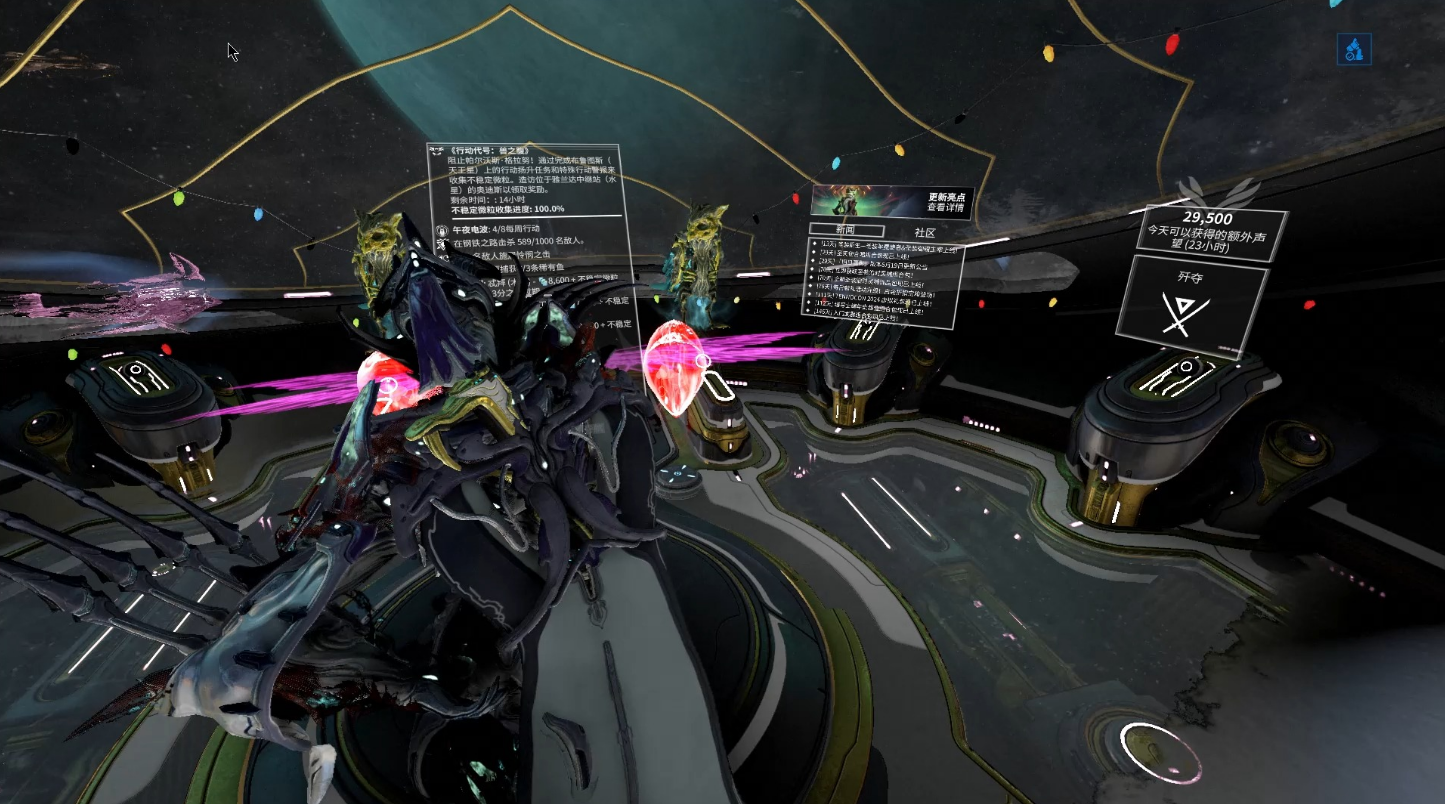Click the blue accessibility icon in the corner
The height and width of the screenshot is (804, 1445).
tap(1354, 48)
